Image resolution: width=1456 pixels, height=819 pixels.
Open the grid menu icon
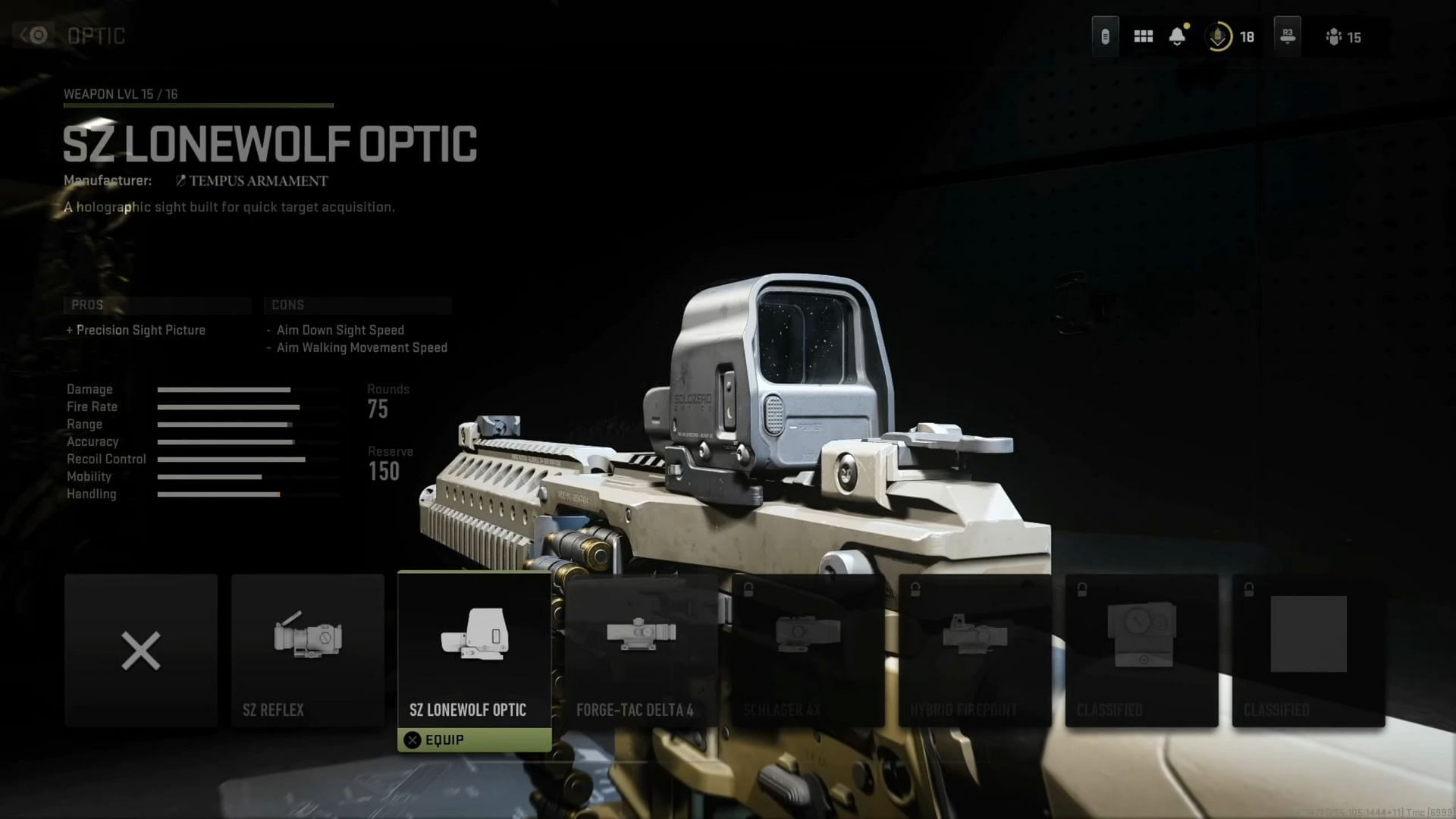tap(1143, 36)
